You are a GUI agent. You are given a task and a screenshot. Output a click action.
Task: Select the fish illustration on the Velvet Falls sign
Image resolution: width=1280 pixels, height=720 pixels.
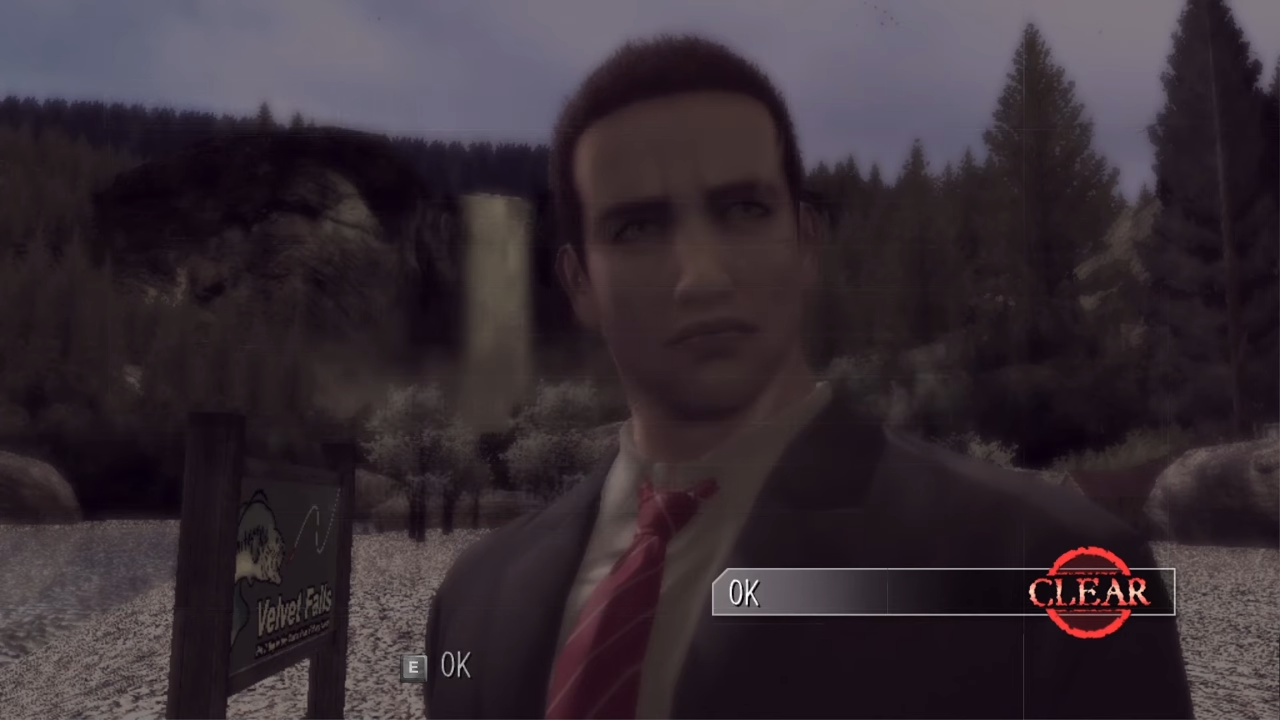click(x=262, y=545)
